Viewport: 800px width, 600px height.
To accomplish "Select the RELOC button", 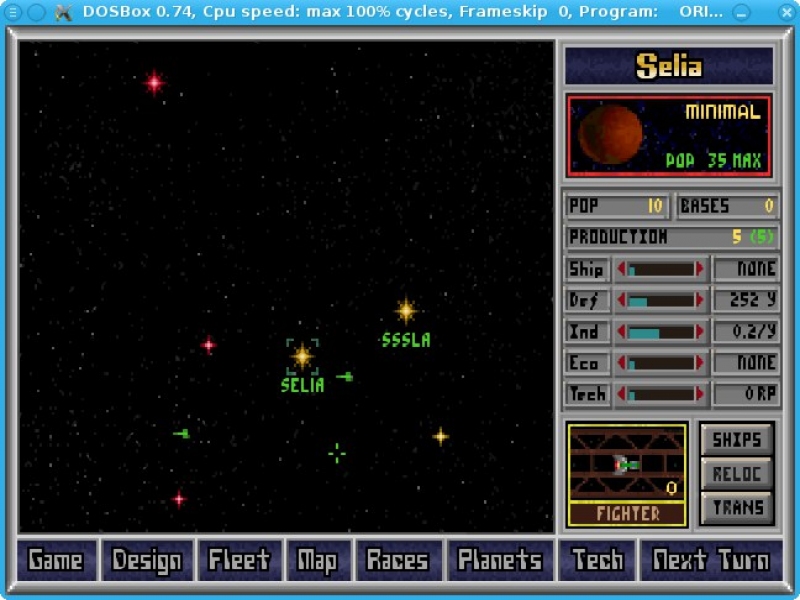I will point(737,474).
